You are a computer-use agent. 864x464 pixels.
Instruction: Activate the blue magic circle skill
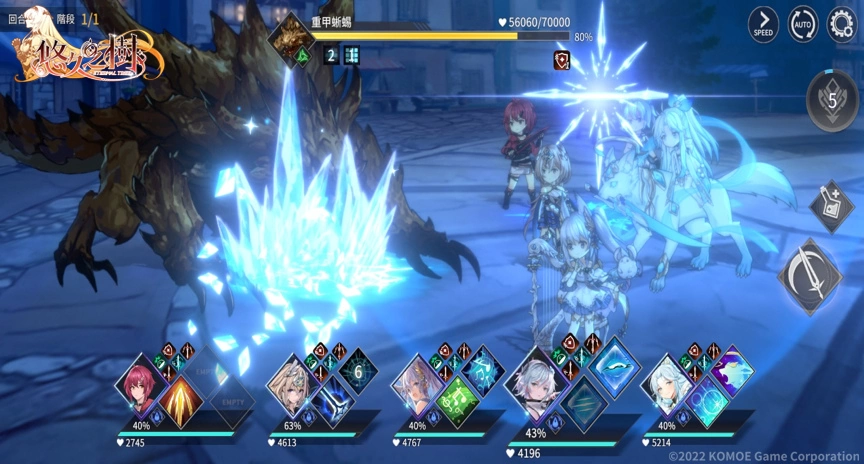pos(707,399)
